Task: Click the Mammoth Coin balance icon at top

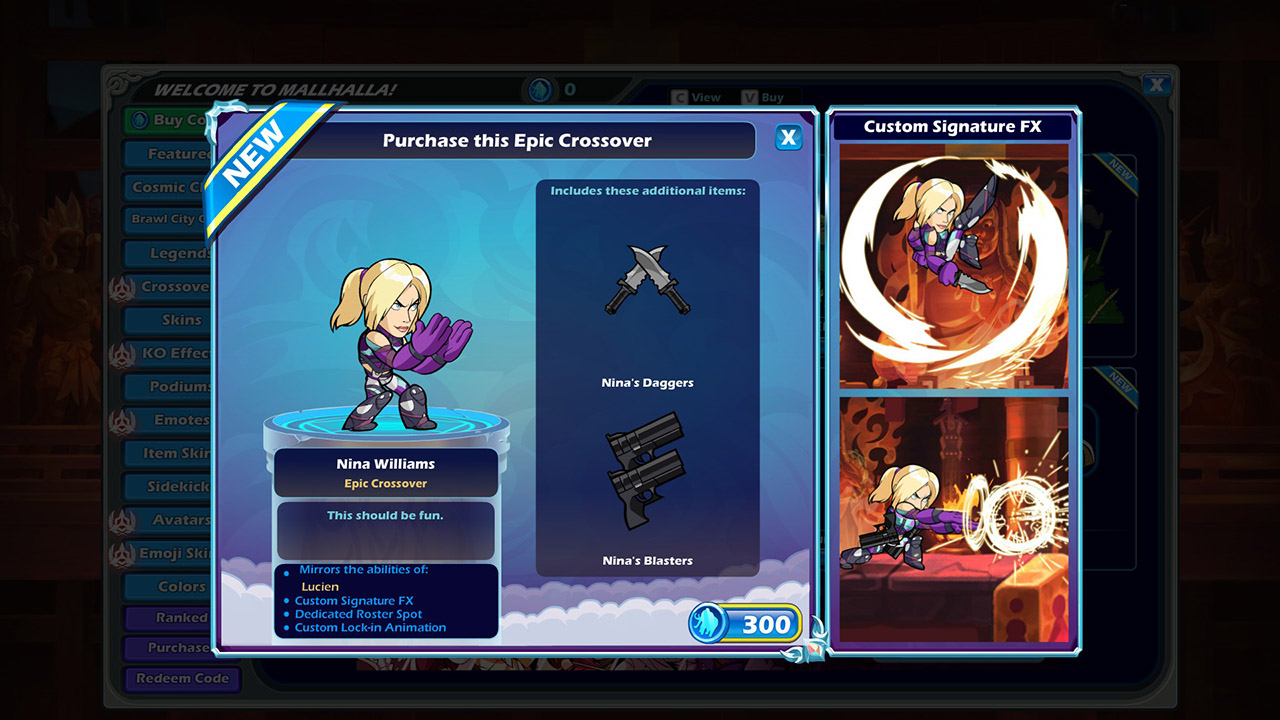Action: coord(540,88)
